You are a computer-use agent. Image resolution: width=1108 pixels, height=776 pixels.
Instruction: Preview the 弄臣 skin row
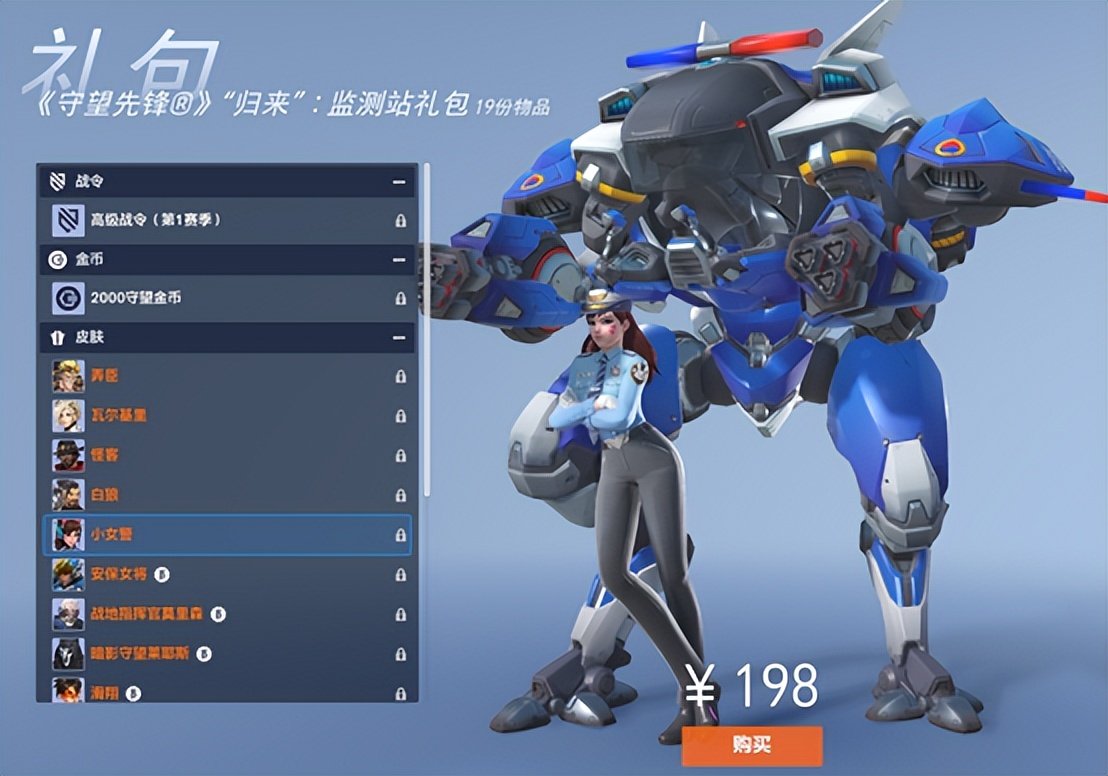click(228, 376)
